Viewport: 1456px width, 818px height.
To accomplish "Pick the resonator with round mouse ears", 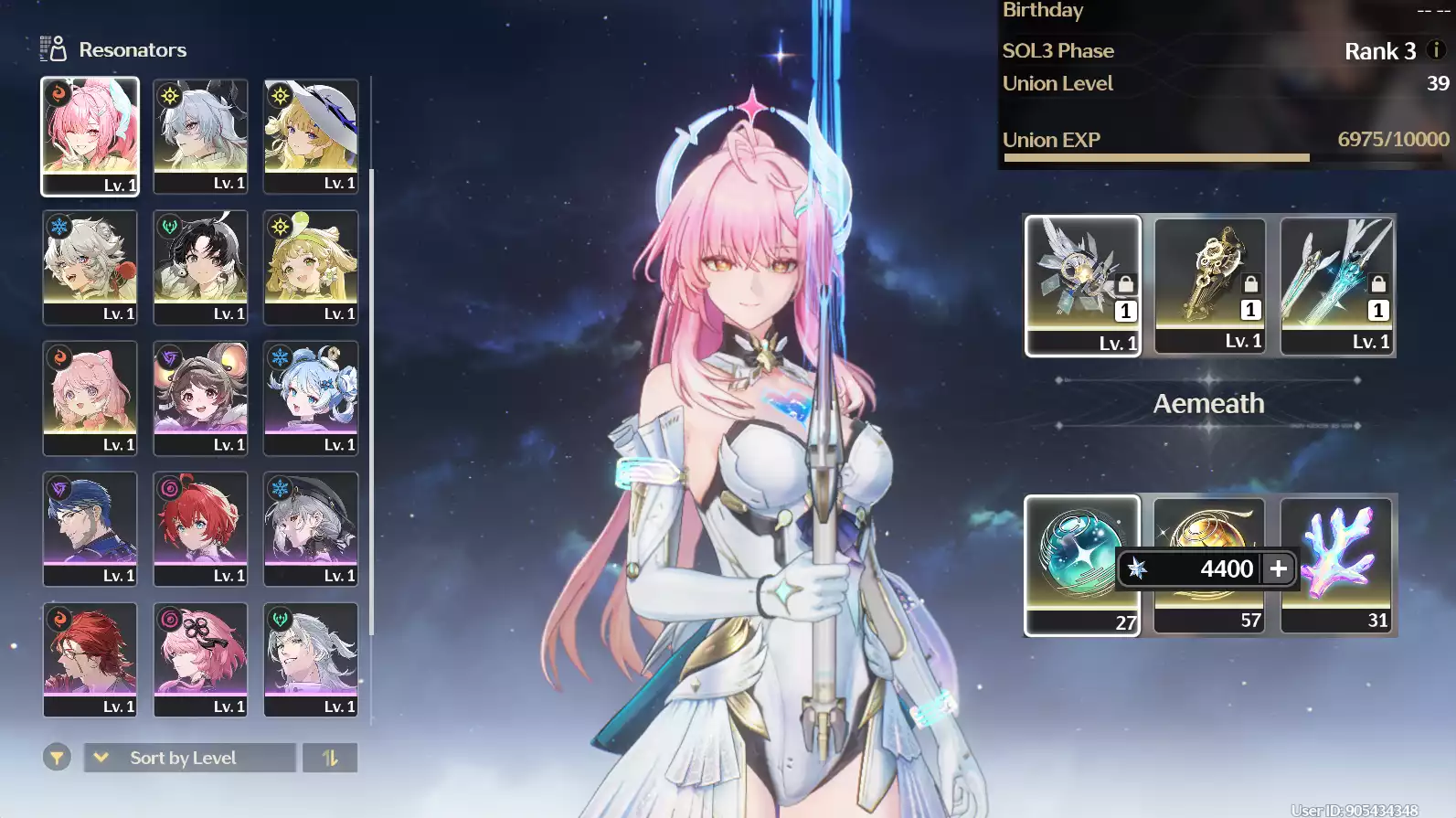I will [x=200, y=398].
